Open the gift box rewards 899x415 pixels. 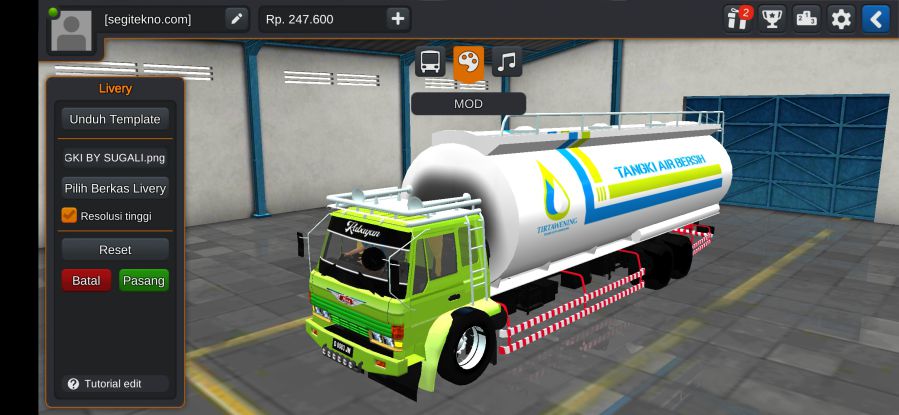pyautogui.click(x=738, y=19)
